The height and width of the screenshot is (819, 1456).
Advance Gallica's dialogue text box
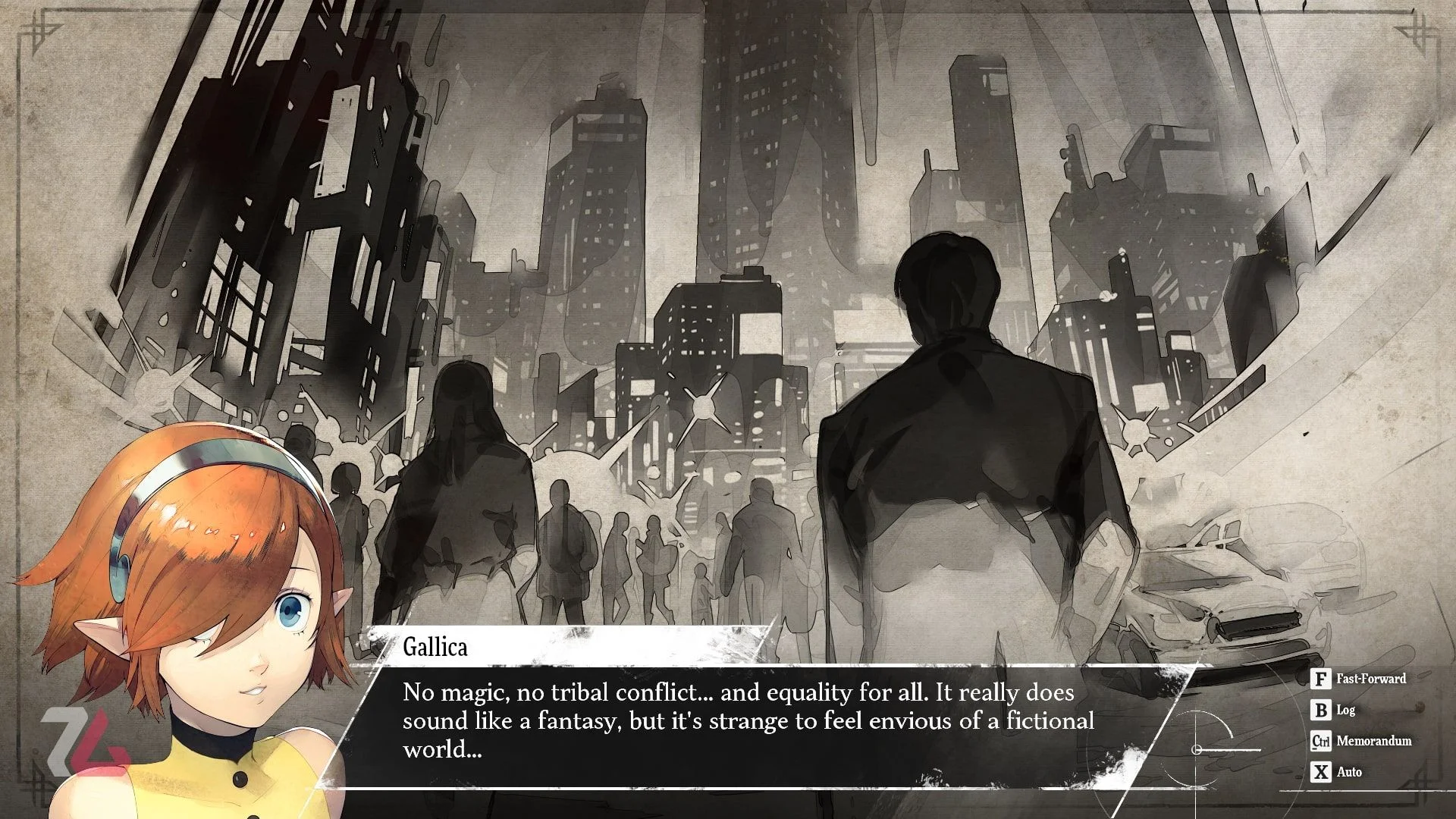point(747,721)
